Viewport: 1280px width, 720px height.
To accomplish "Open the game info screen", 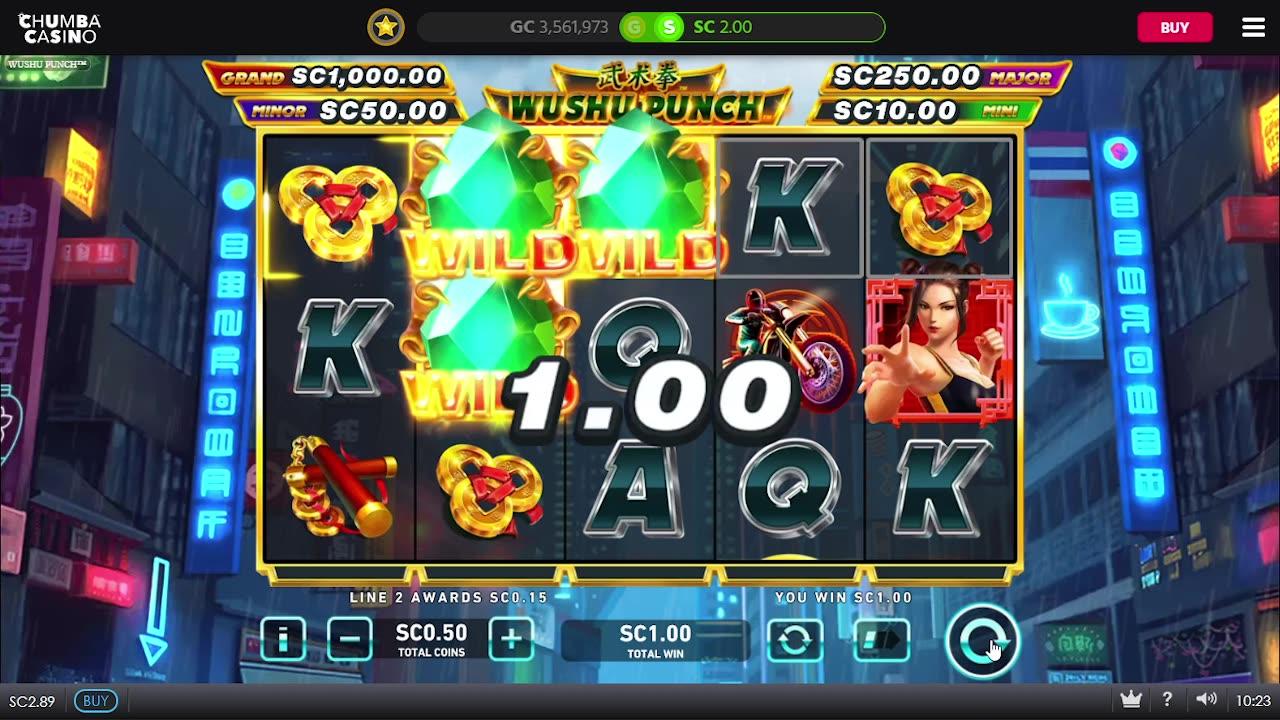I will (x=283, y=638).
